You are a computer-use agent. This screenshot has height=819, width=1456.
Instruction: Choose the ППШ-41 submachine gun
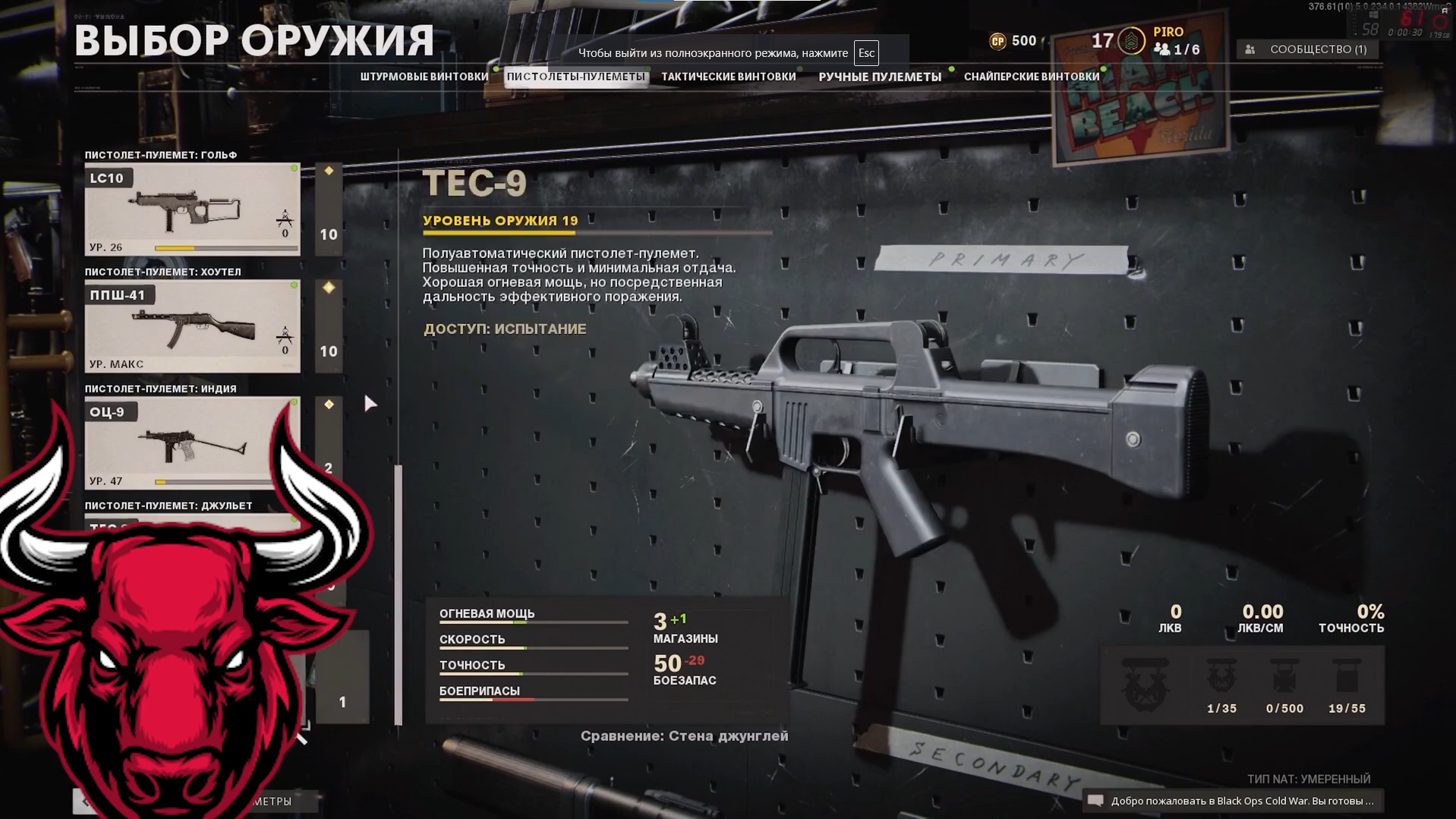pyautogui.click(x=192, y=326)
